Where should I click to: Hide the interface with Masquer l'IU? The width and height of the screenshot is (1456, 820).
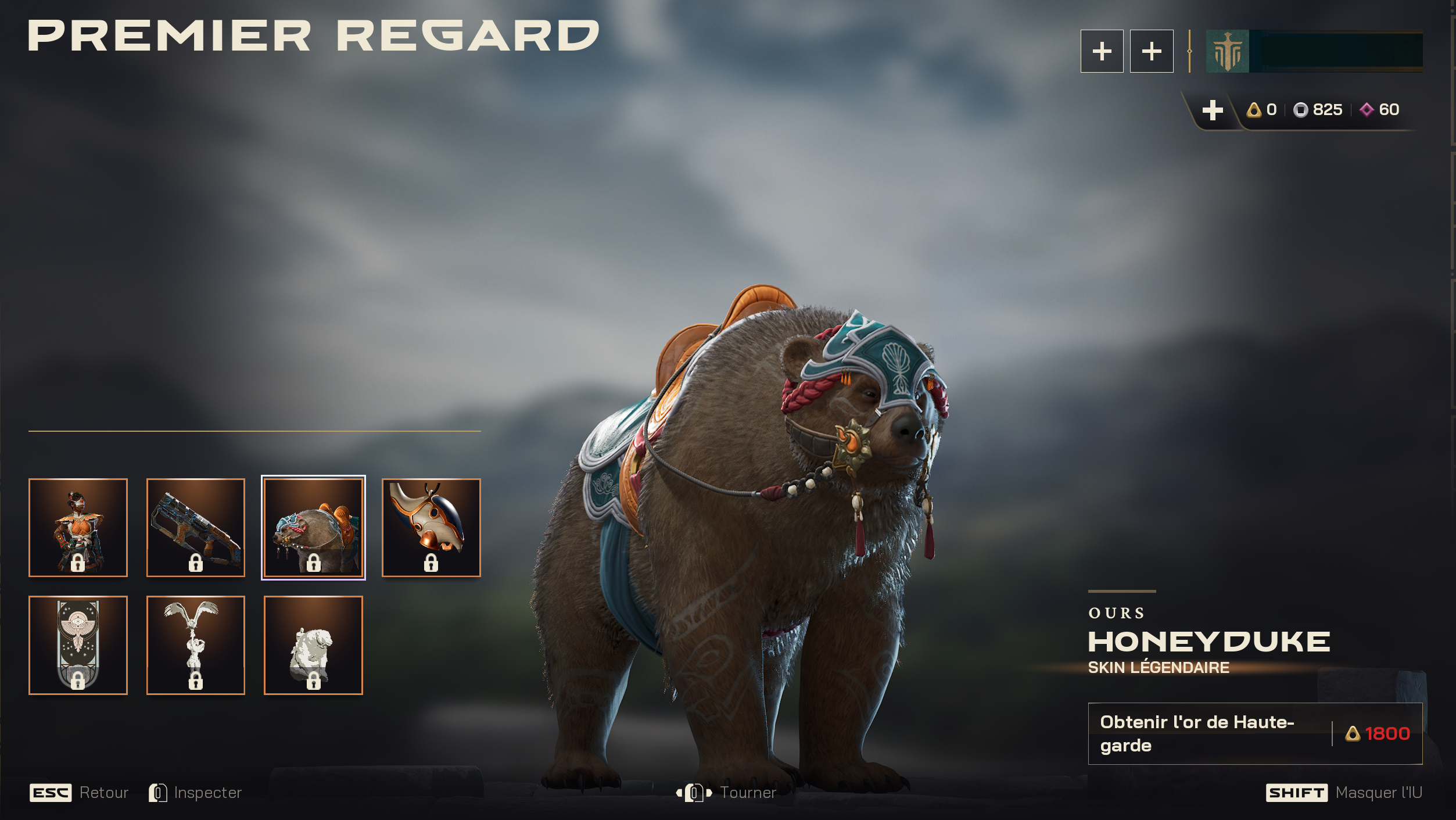(x=1378, y=793)
